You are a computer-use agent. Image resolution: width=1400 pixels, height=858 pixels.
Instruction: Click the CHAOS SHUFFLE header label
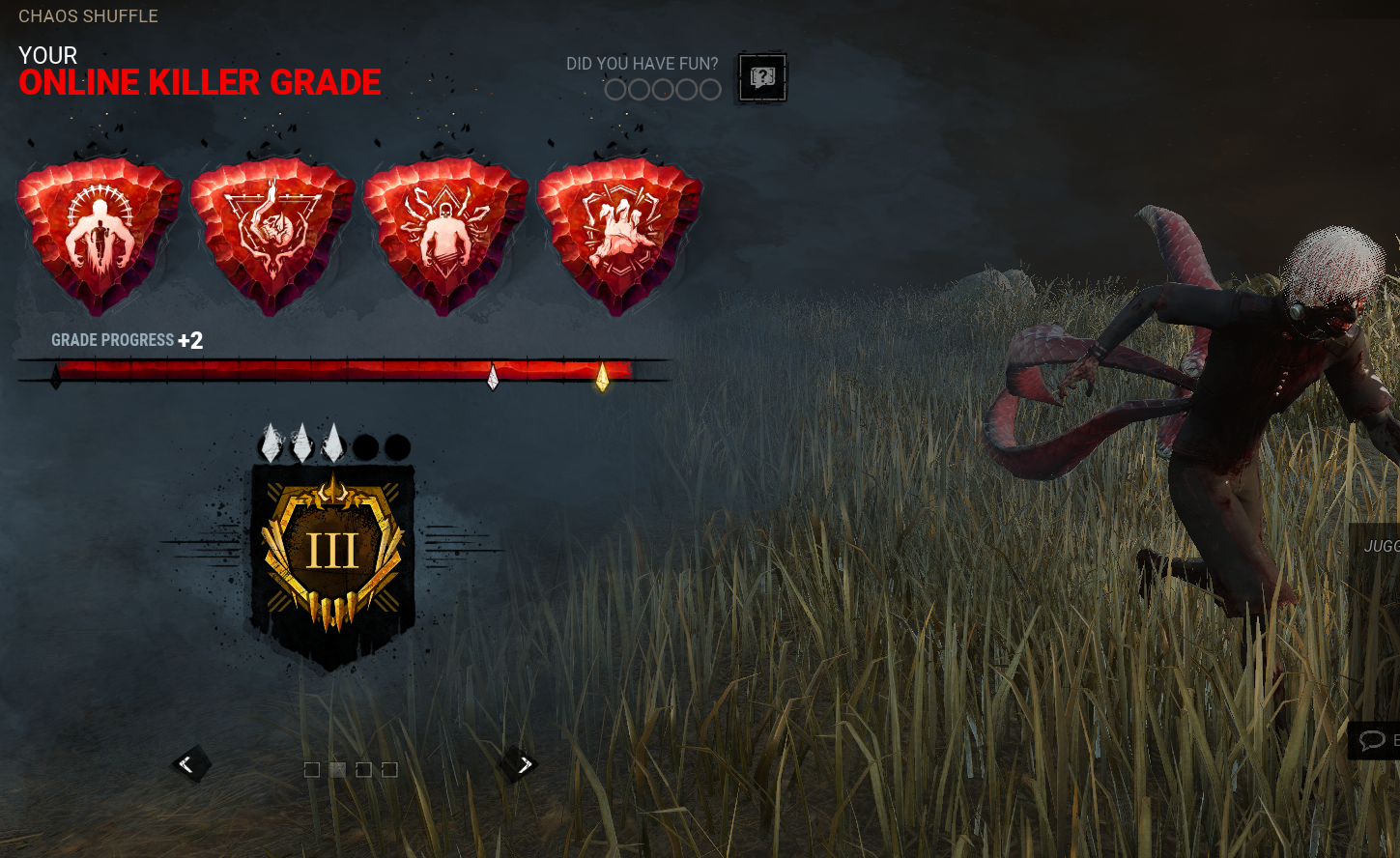click(x=88, y=15)
